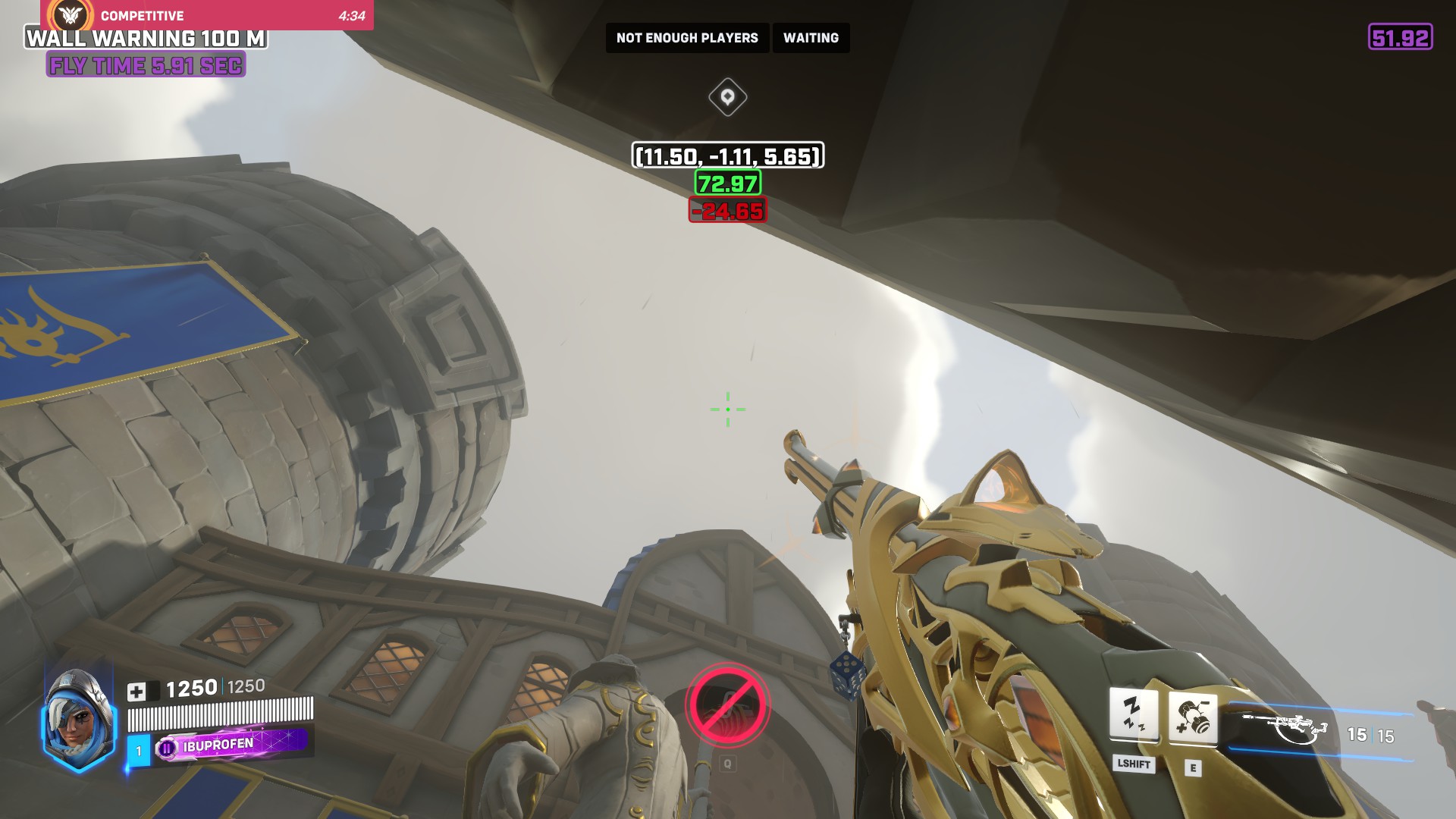Switch to the WAITING tab

(811, 37)
